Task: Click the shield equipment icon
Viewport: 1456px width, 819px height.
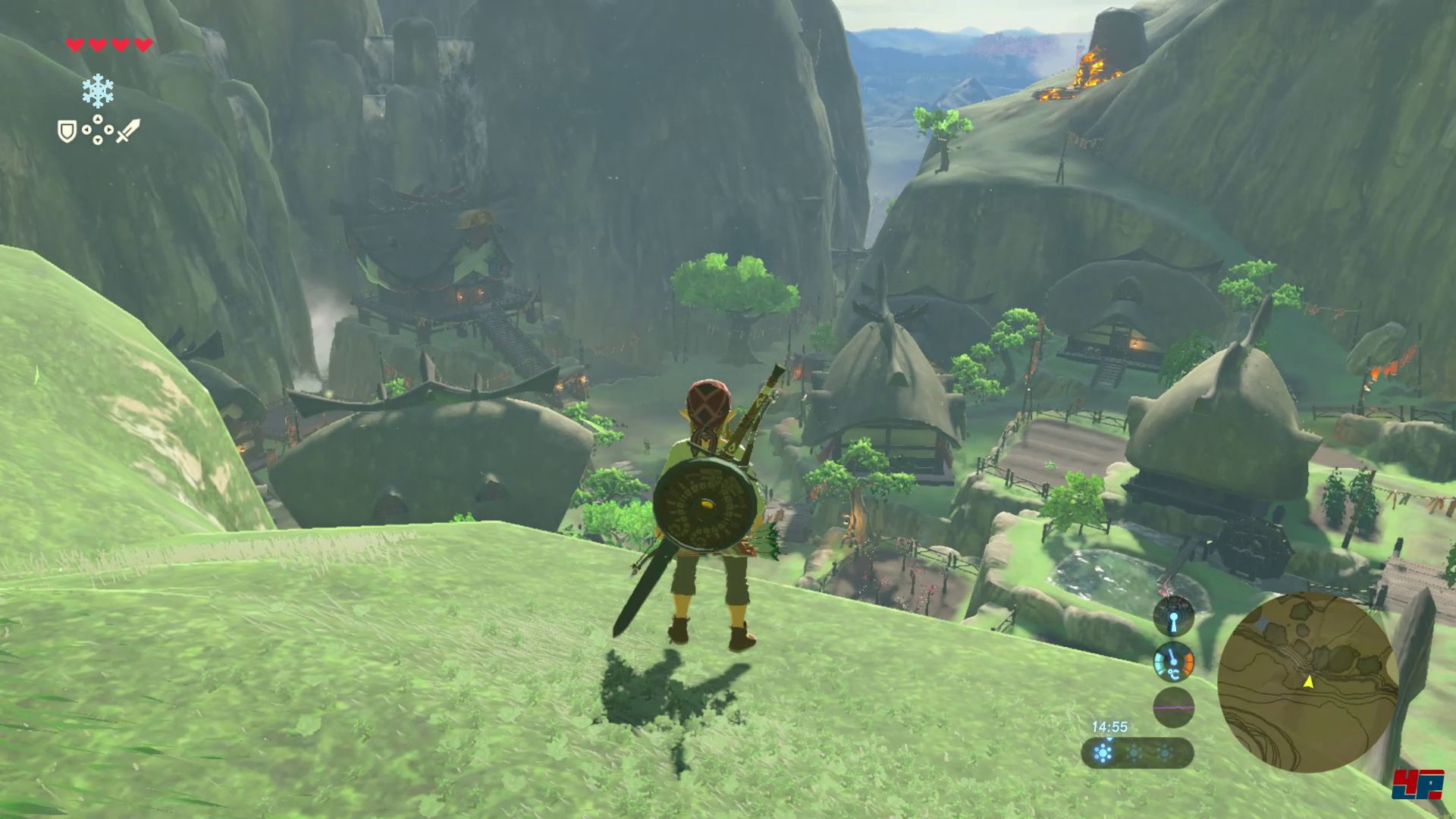Action: (x=67, y=131)
